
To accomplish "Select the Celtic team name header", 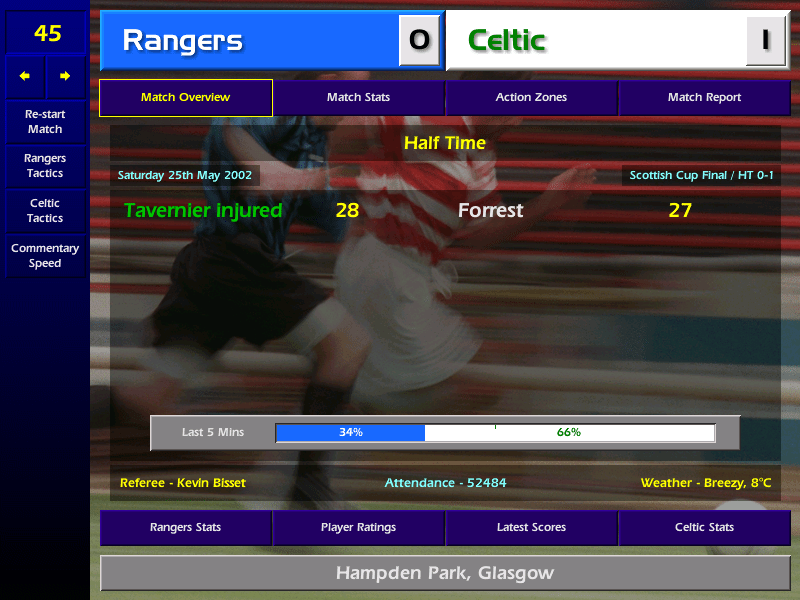I will pyautogui.click(x=595, y=41).
